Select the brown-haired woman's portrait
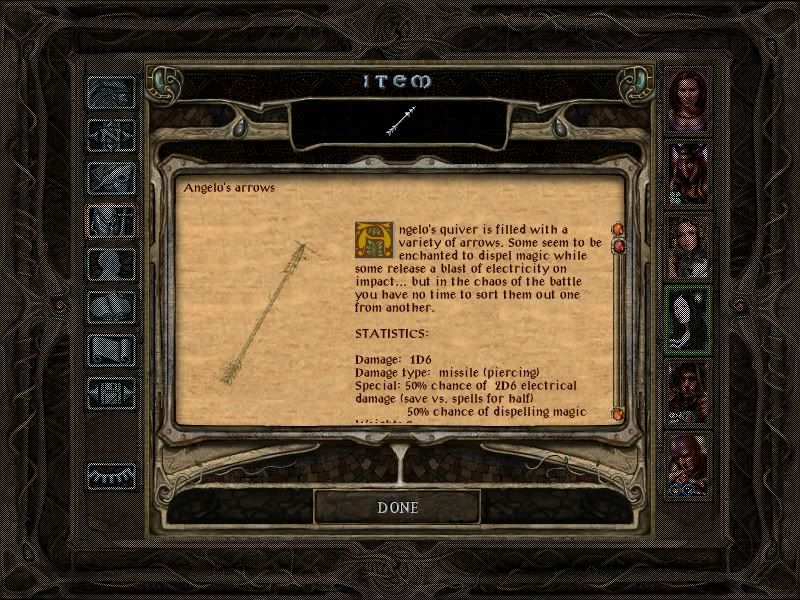This screenshot has height=600, width=800. coord(689,100)
